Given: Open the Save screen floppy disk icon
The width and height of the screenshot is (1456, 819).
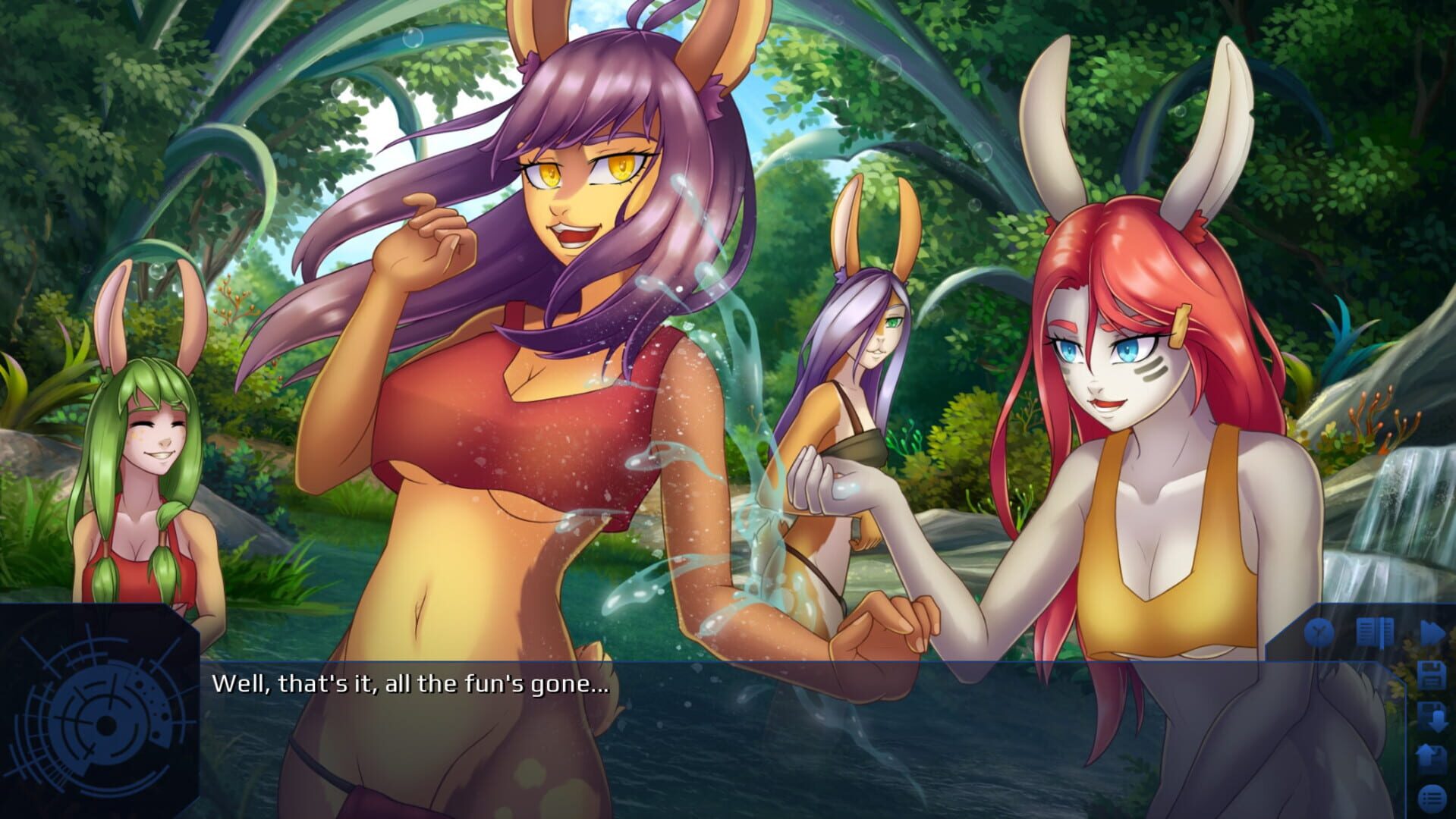Looking at the screenshot, I should (x=1432, y=673).
